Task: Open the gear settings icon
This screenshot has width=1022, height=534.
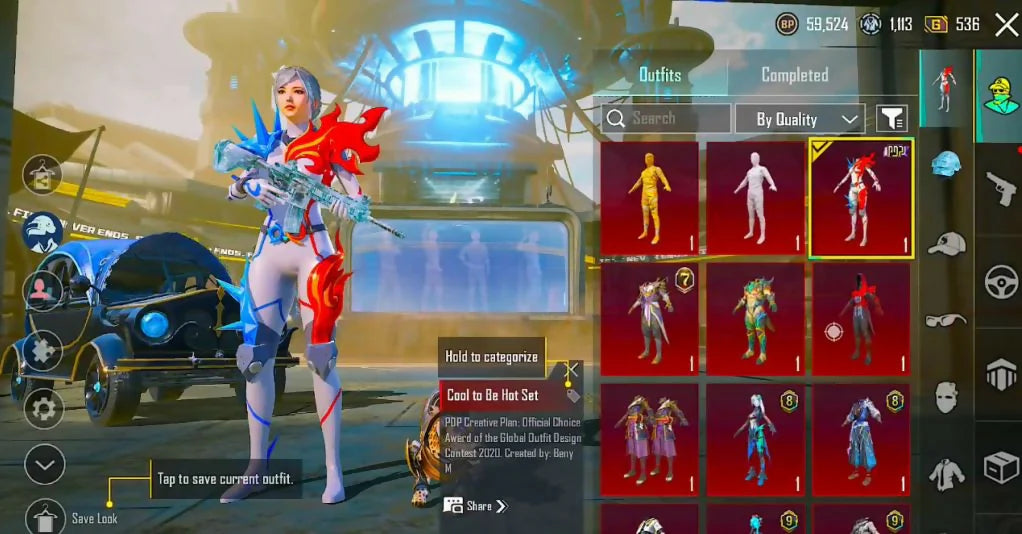Action: point(43,408)
